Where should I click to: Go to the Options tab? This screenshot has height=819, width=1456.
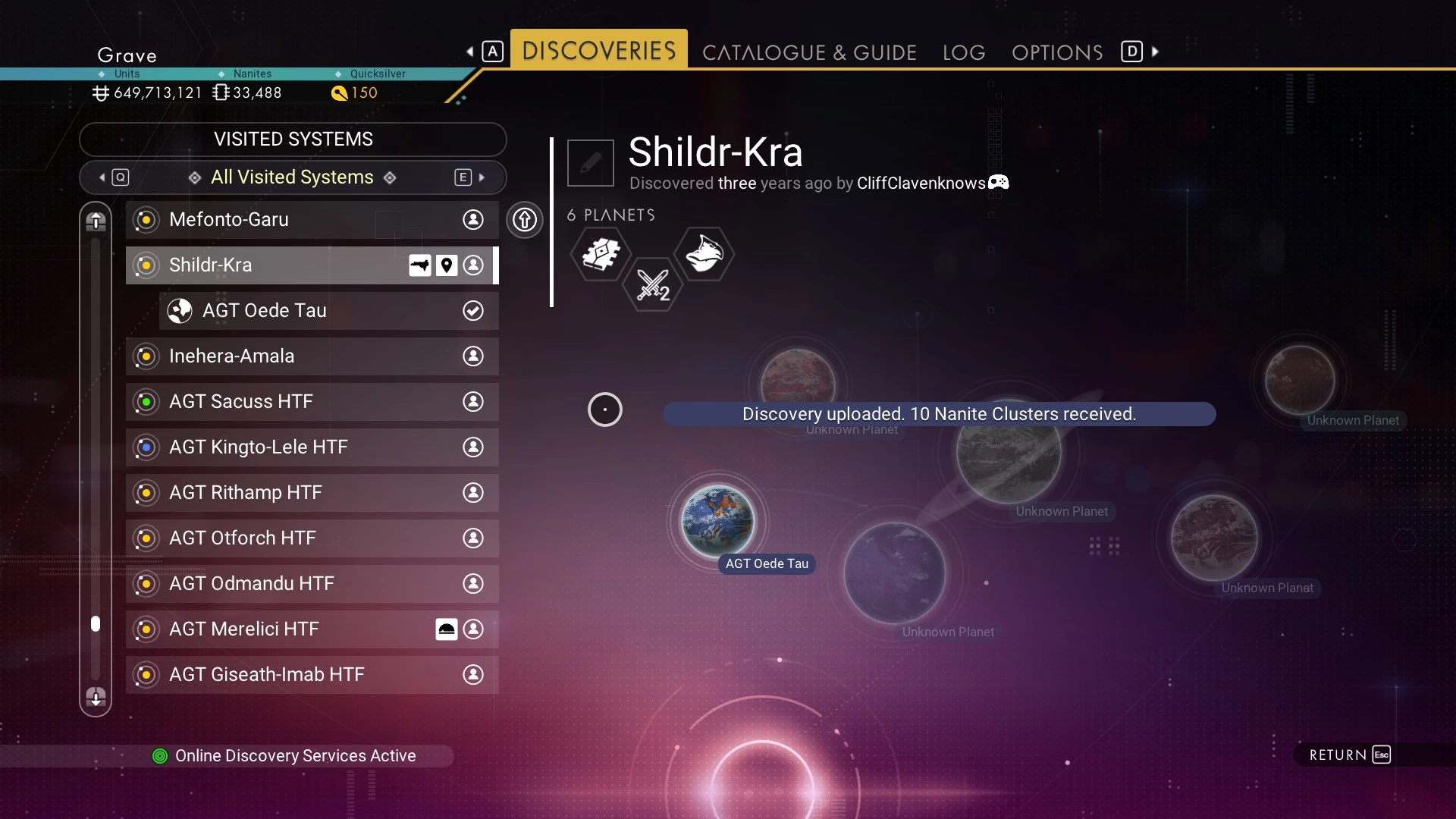coord(1057,52)
